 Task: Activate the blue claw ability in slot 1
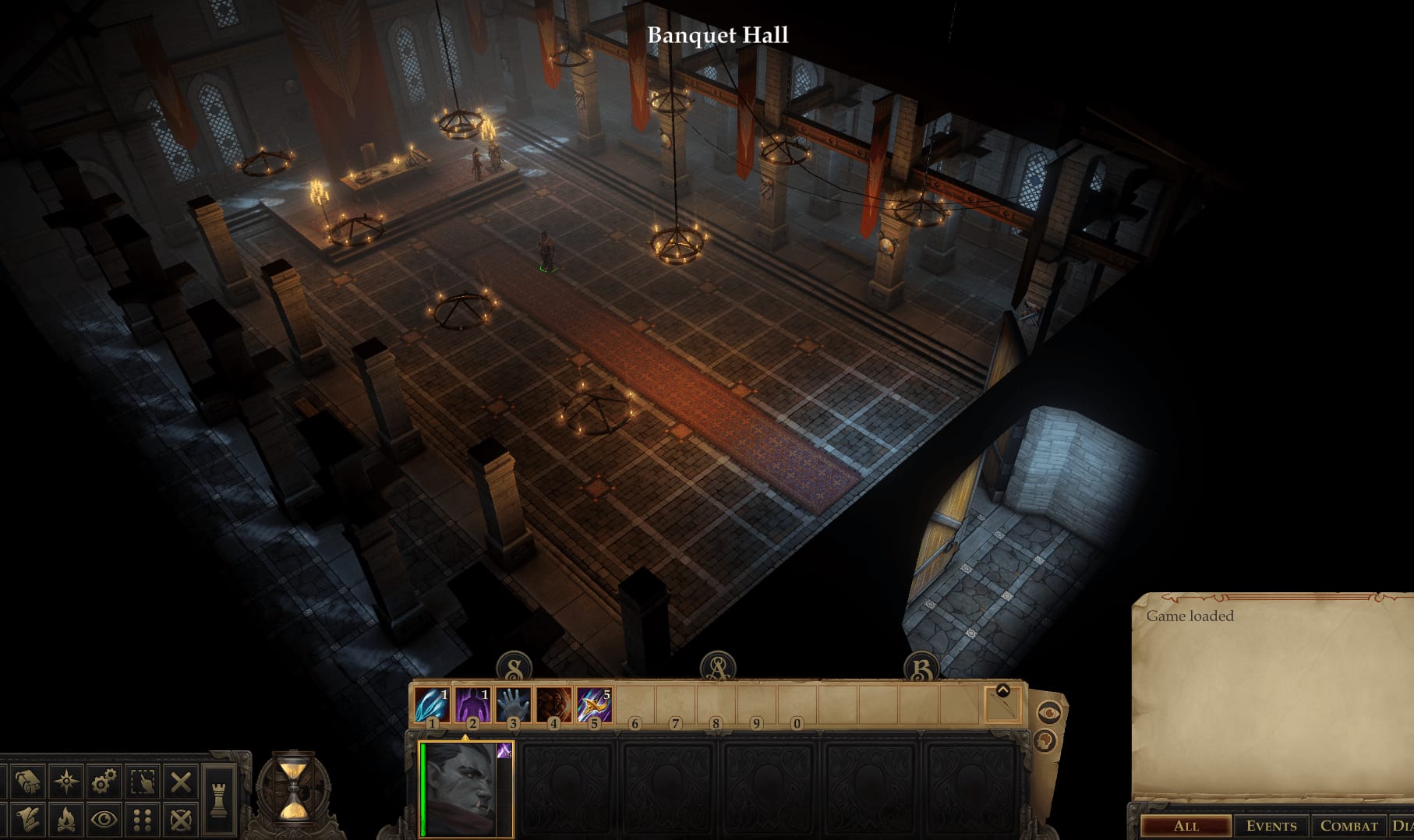pyautogui.click(x=431, y=704)
